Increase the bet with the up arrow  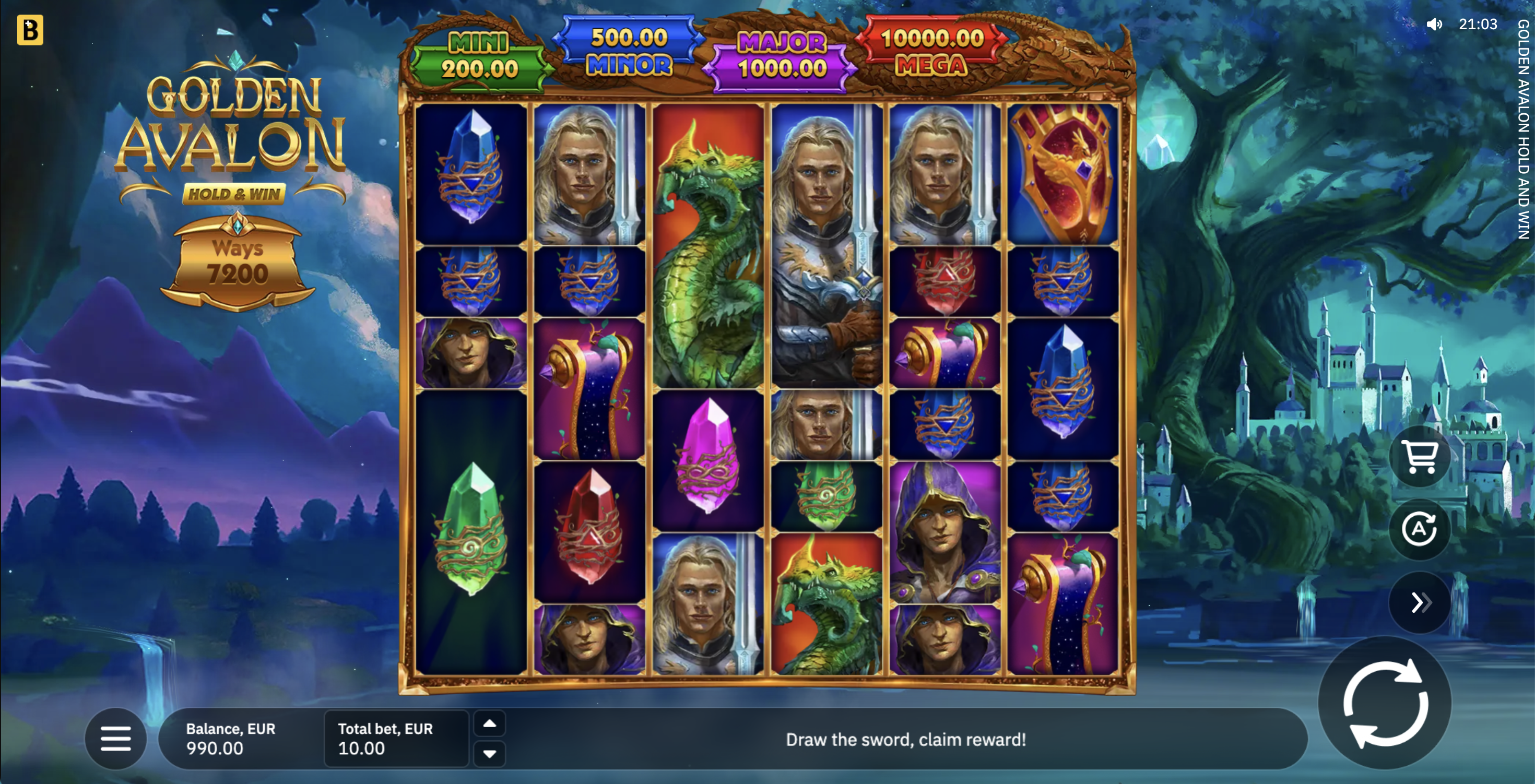489,724
